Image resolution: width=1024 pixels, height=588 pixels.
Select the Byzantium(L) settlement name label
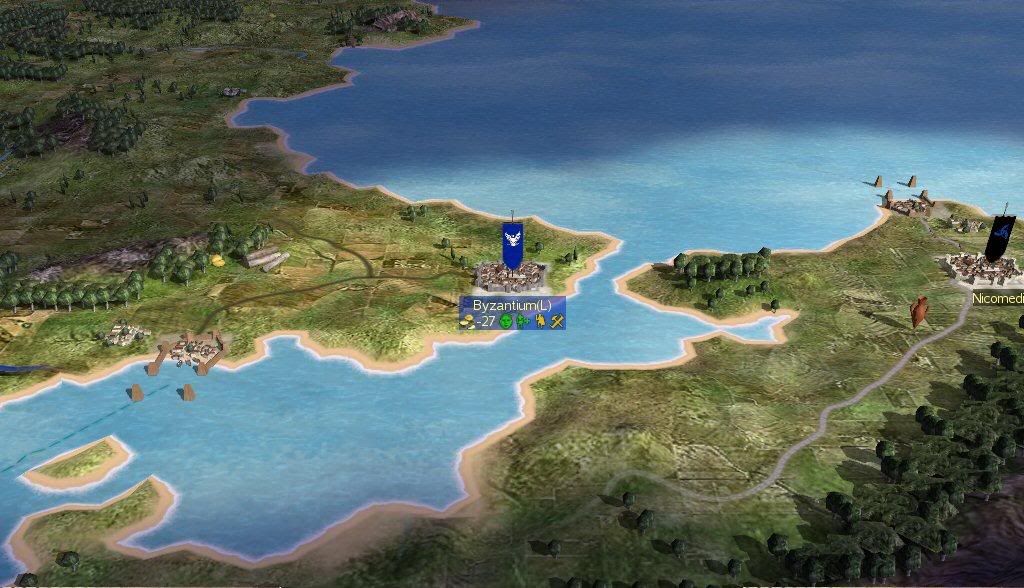(512, 305)
